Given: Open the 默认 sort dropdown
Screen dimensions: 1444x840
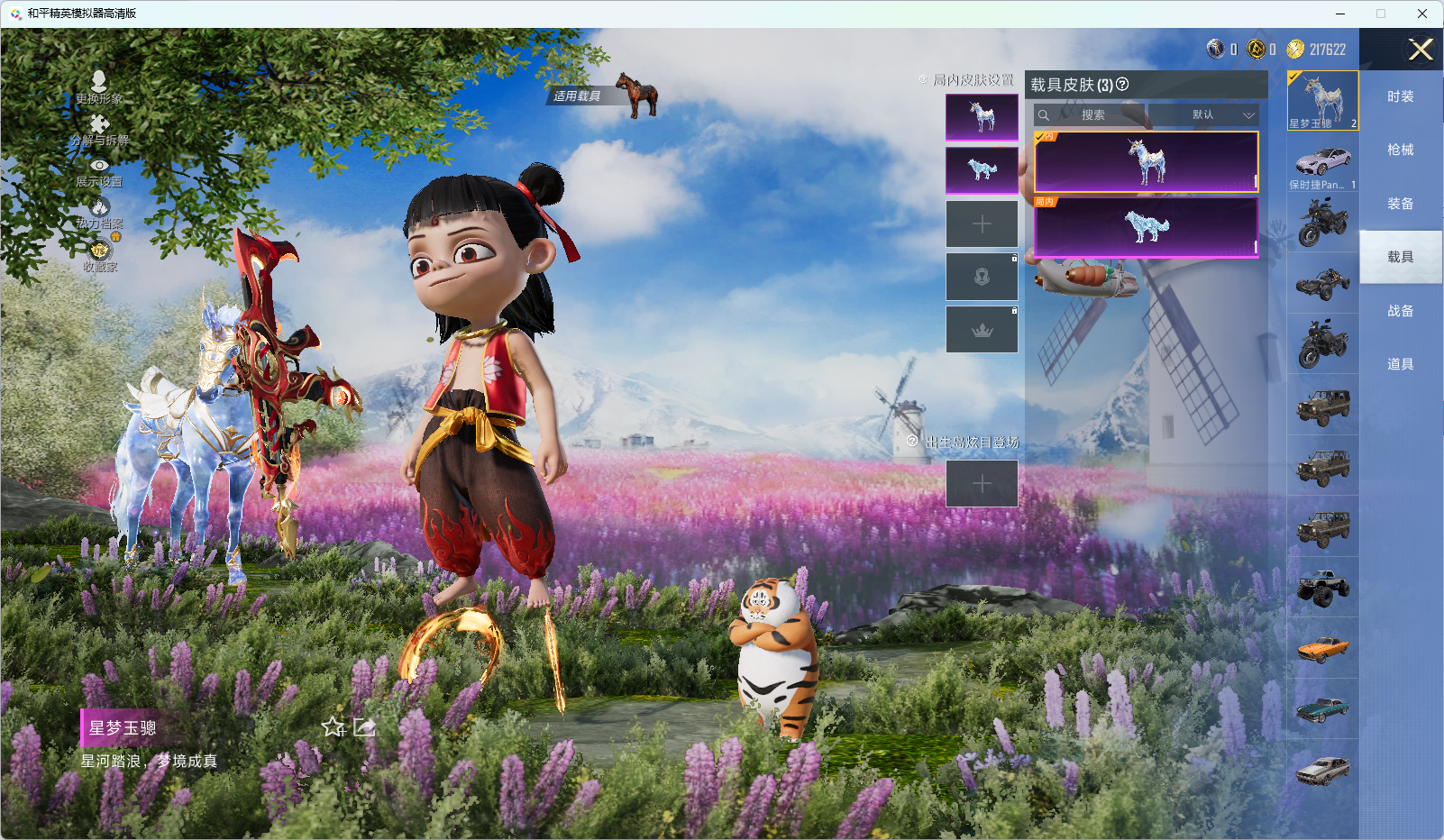Looking at the screenshot, I should coord(1202,115).
